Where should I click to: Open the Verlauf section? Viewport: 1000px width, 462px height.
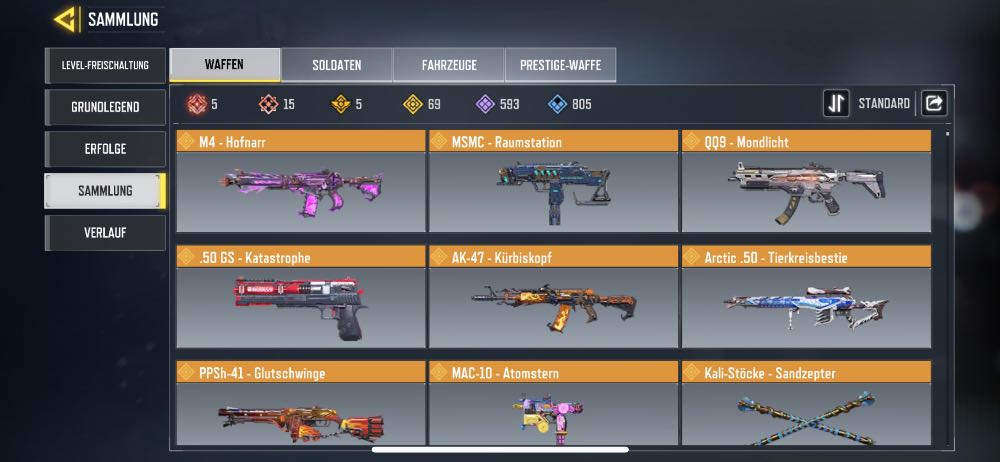click(104, 233)
